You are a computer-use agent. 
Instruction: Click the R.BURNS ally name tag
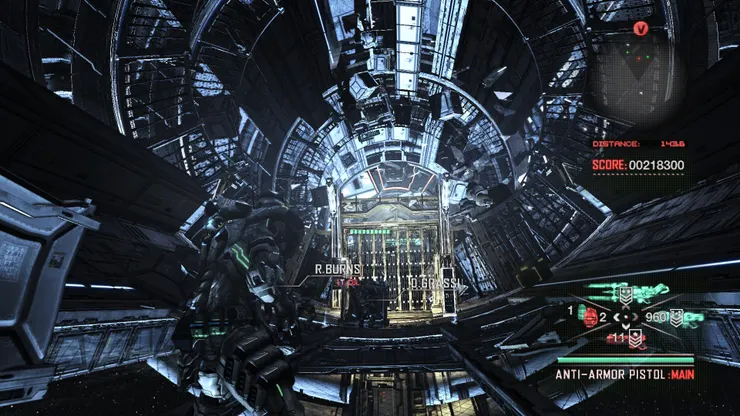(x=336, y=269)
